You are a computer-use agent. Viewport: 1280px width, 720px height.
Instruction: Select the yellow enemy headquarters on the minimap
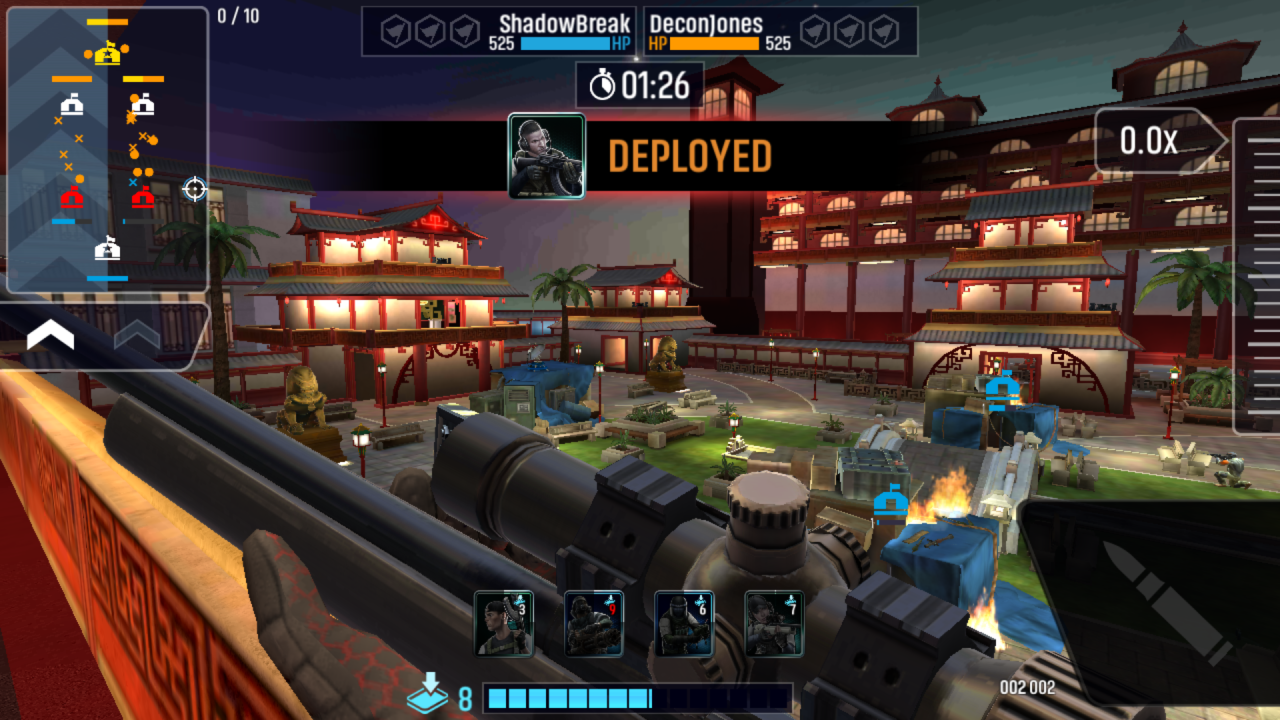point(107,53)
